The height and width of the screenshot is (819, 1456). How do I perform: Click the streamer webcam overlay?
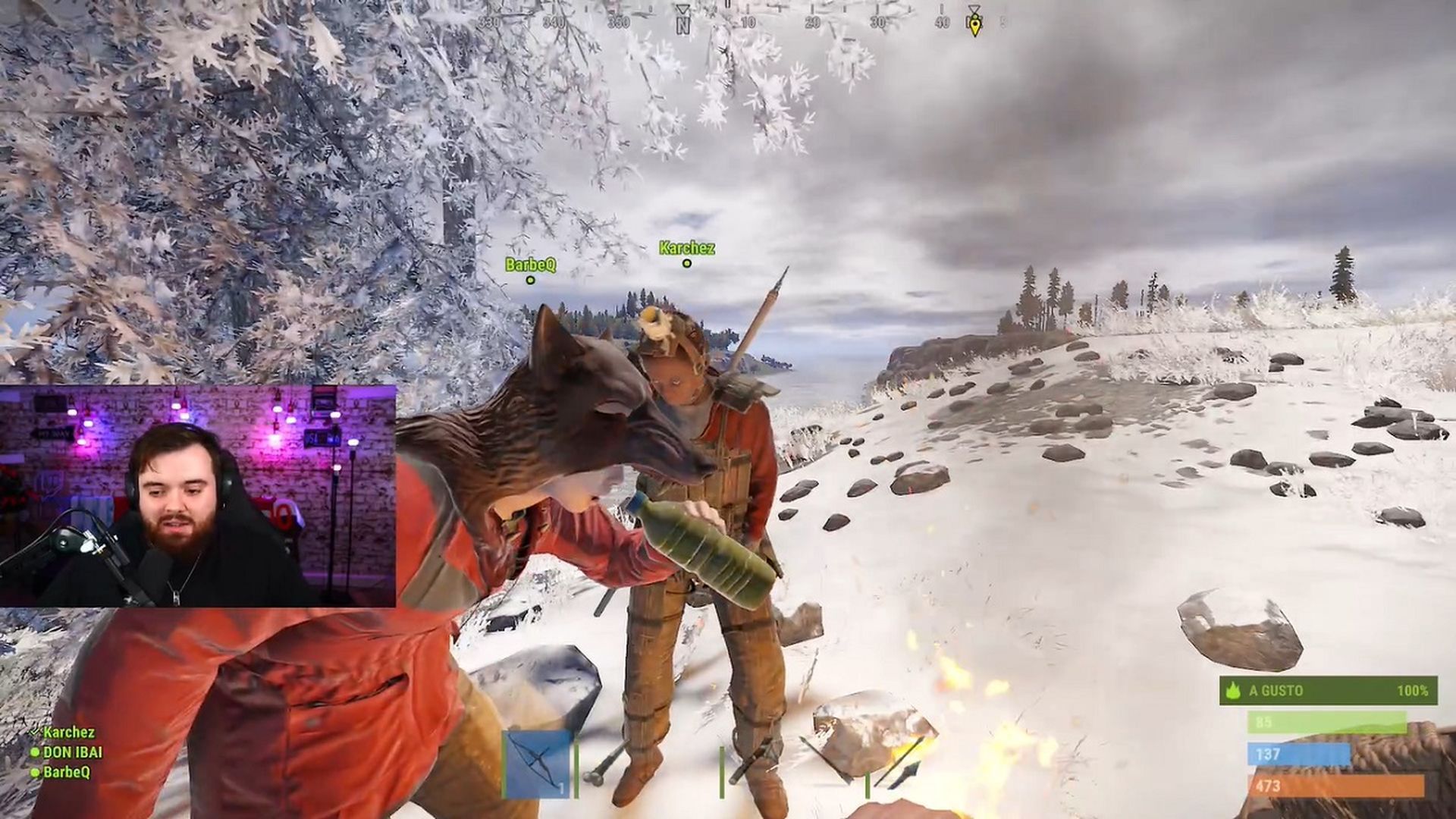coord(198,496)
